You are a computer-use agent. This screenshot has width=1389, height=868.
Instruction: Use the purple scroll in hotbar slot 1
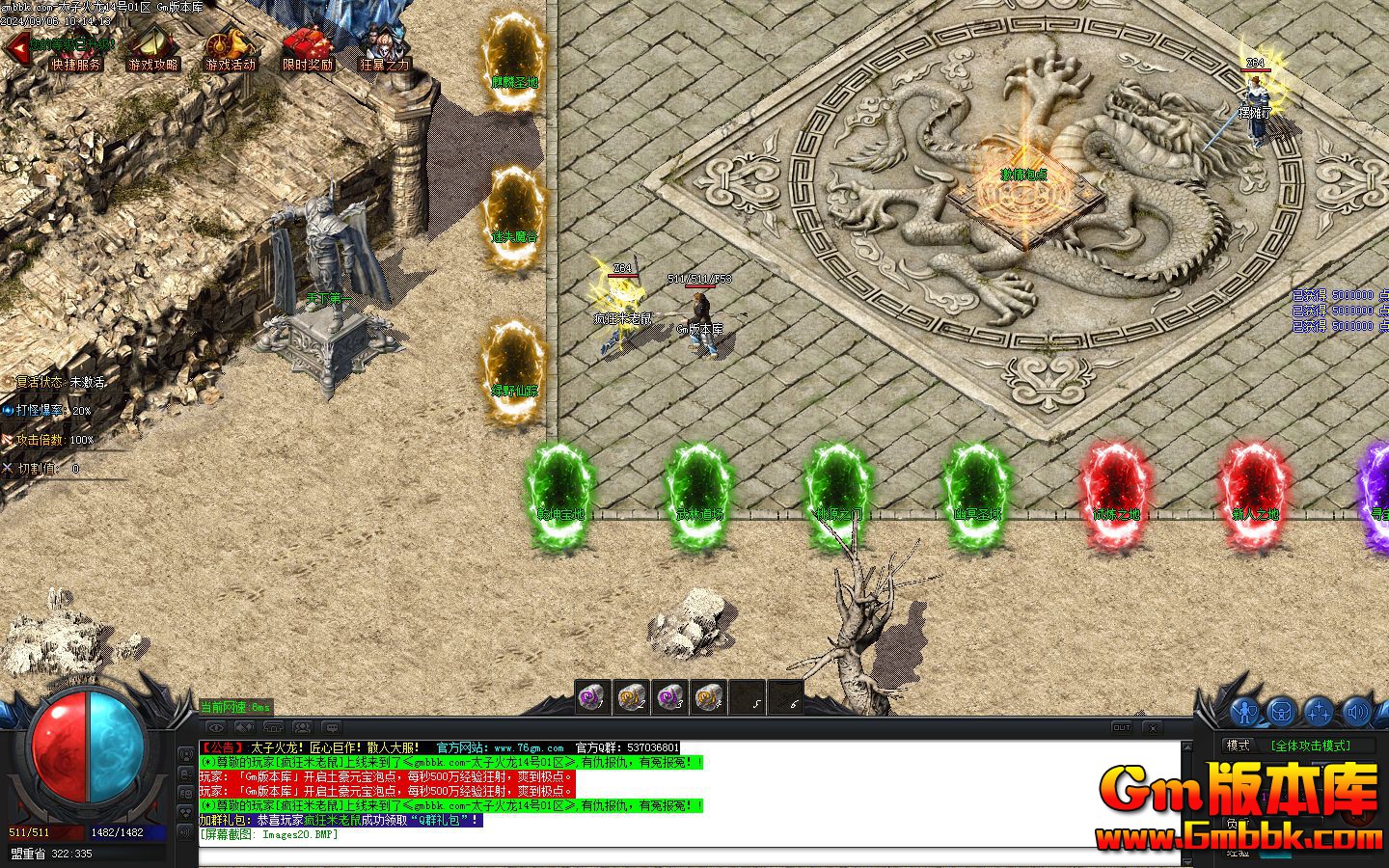[x=590, y=696]
